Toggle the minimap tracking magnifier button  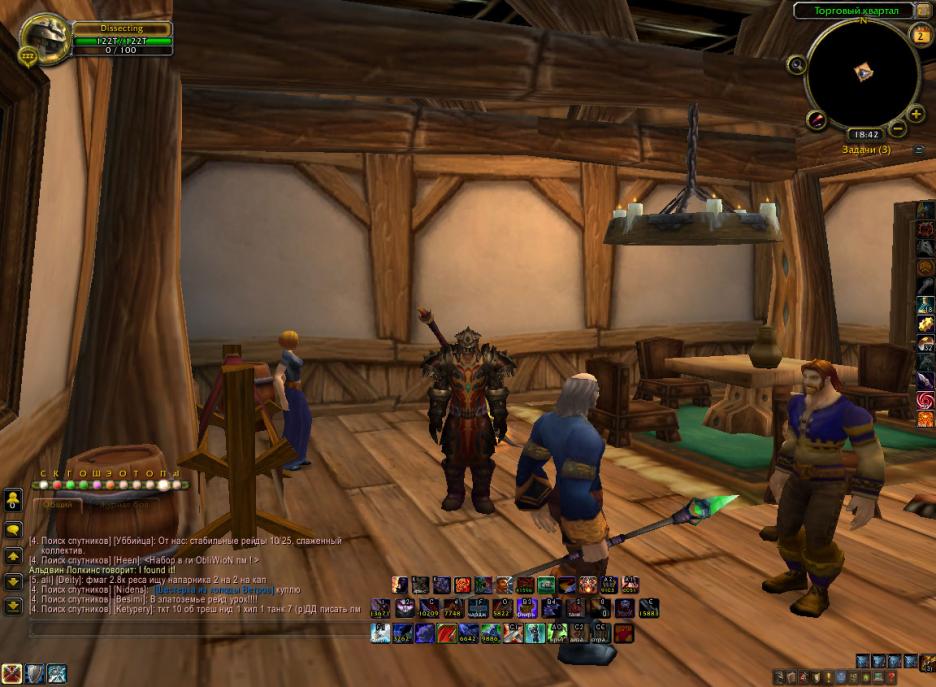(x=797, y=64)
